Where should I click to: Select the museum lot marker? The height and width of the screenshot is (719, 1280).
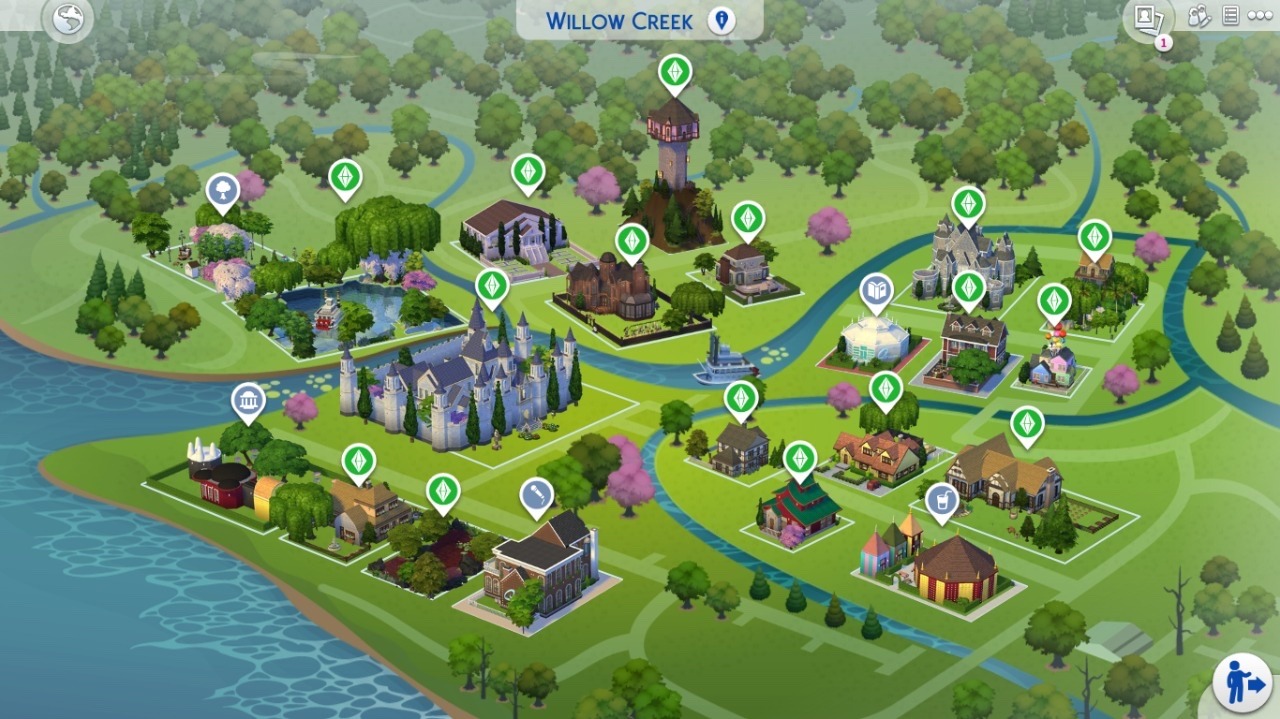pos(248,400)
